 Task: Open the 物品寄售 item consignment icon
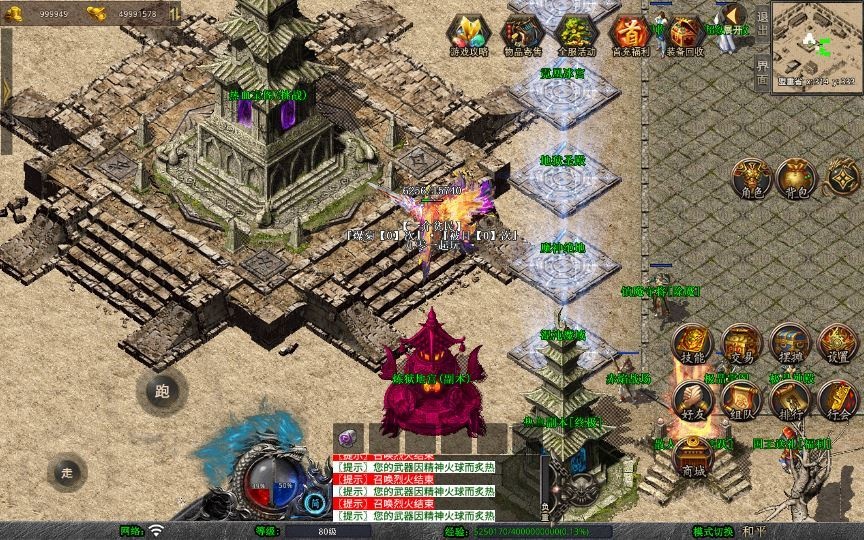(522, 35)
